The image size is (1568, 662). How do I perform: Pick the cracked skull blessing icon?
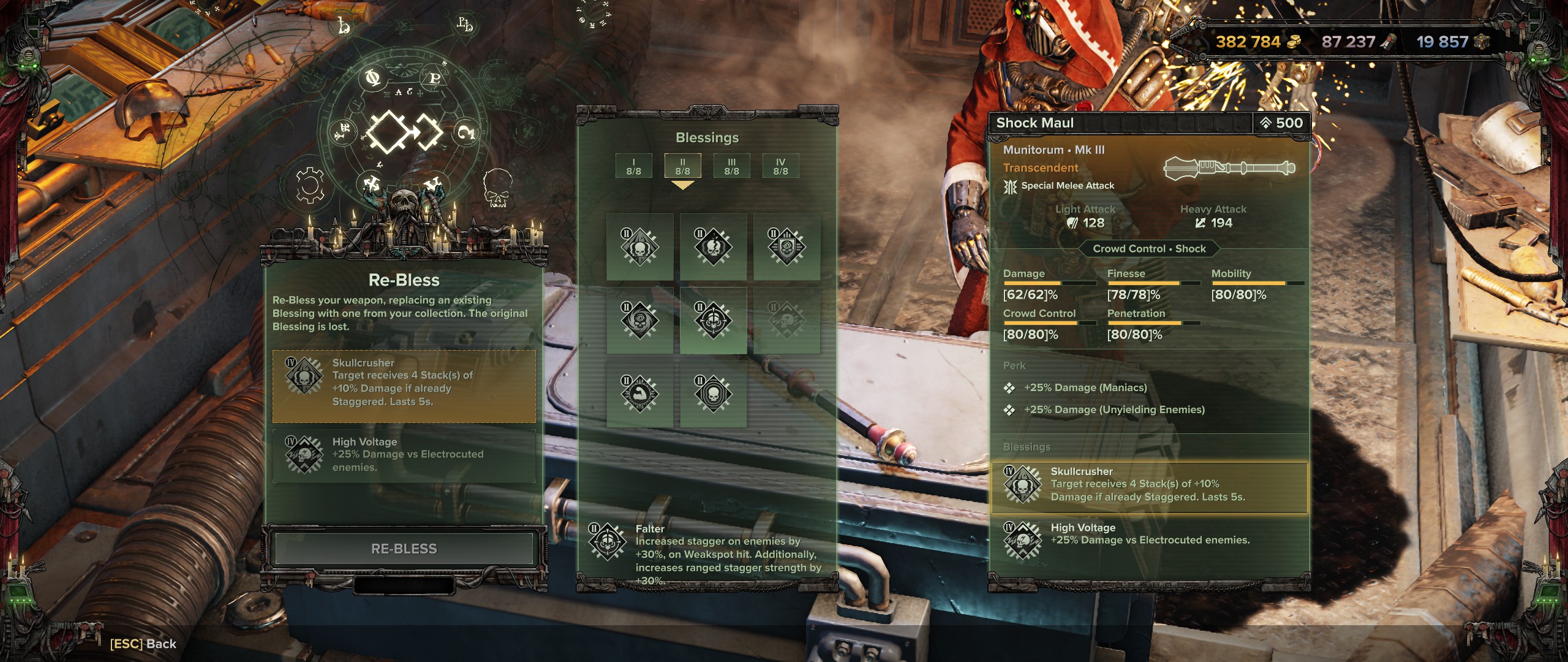pos(713,247)
